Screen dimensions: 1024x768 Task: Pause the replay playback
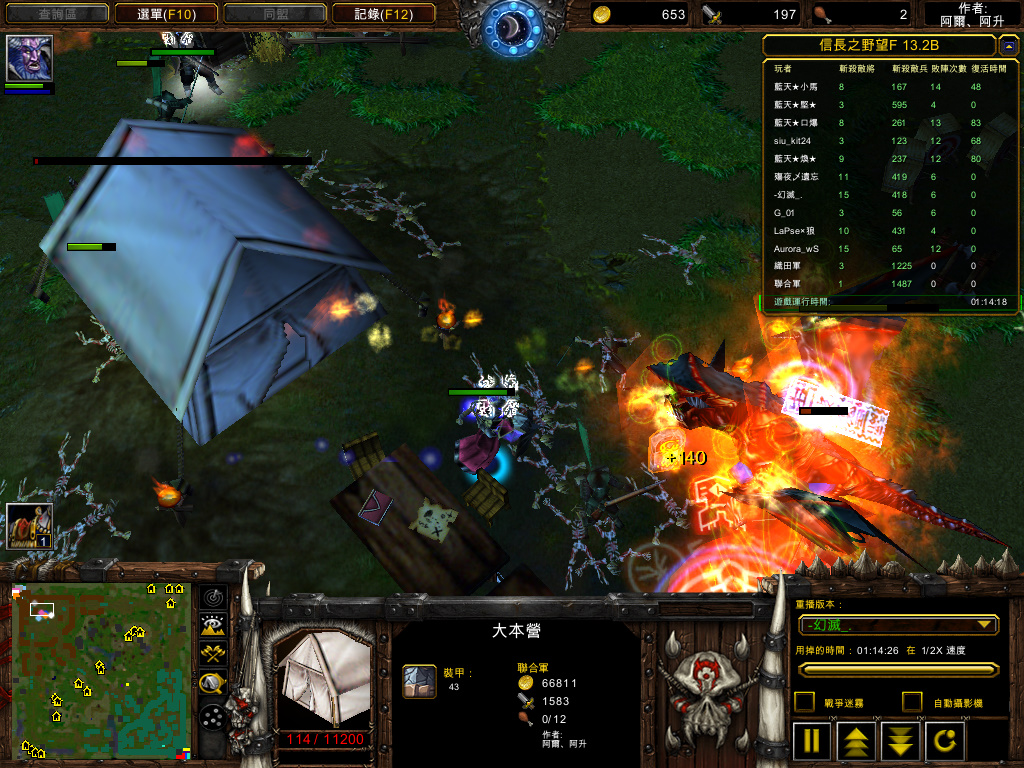(x=812, y=741)
